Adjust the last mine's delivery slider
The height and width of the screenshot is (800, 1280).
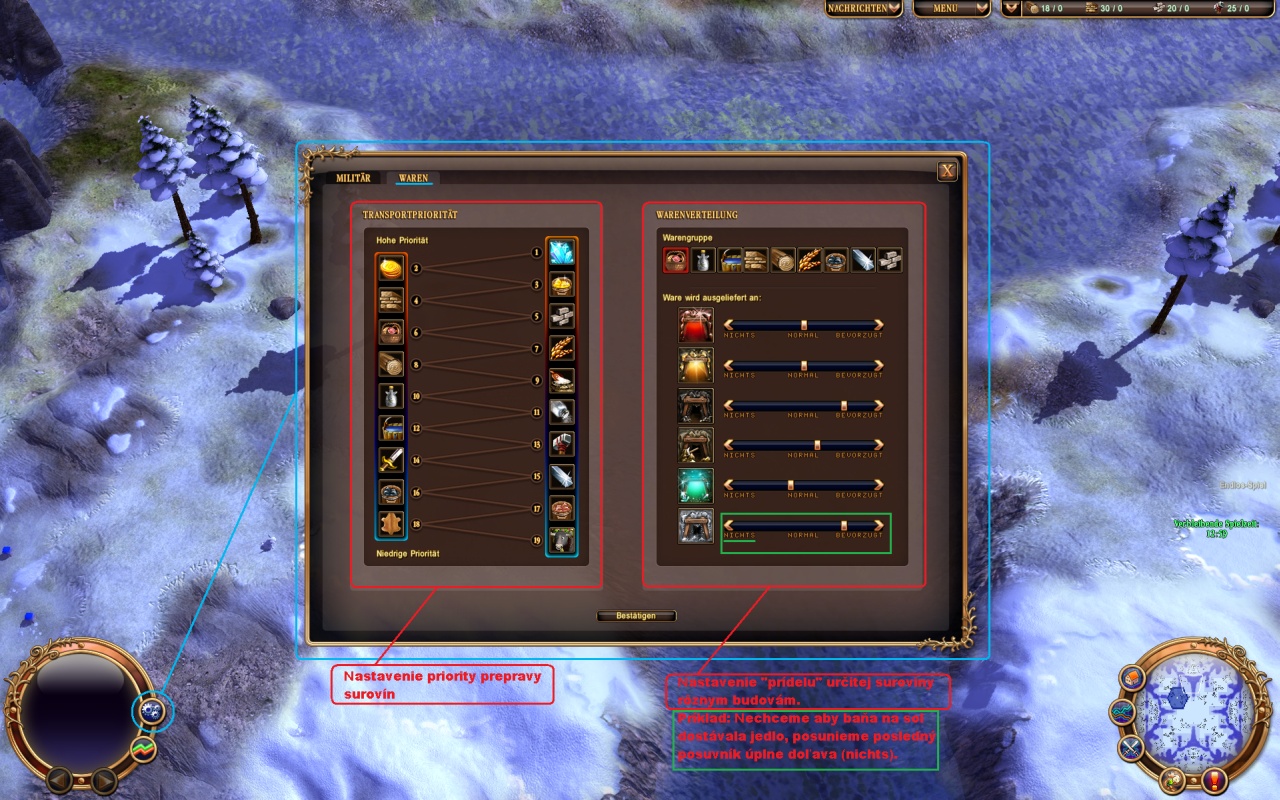[x=844, y=525]
